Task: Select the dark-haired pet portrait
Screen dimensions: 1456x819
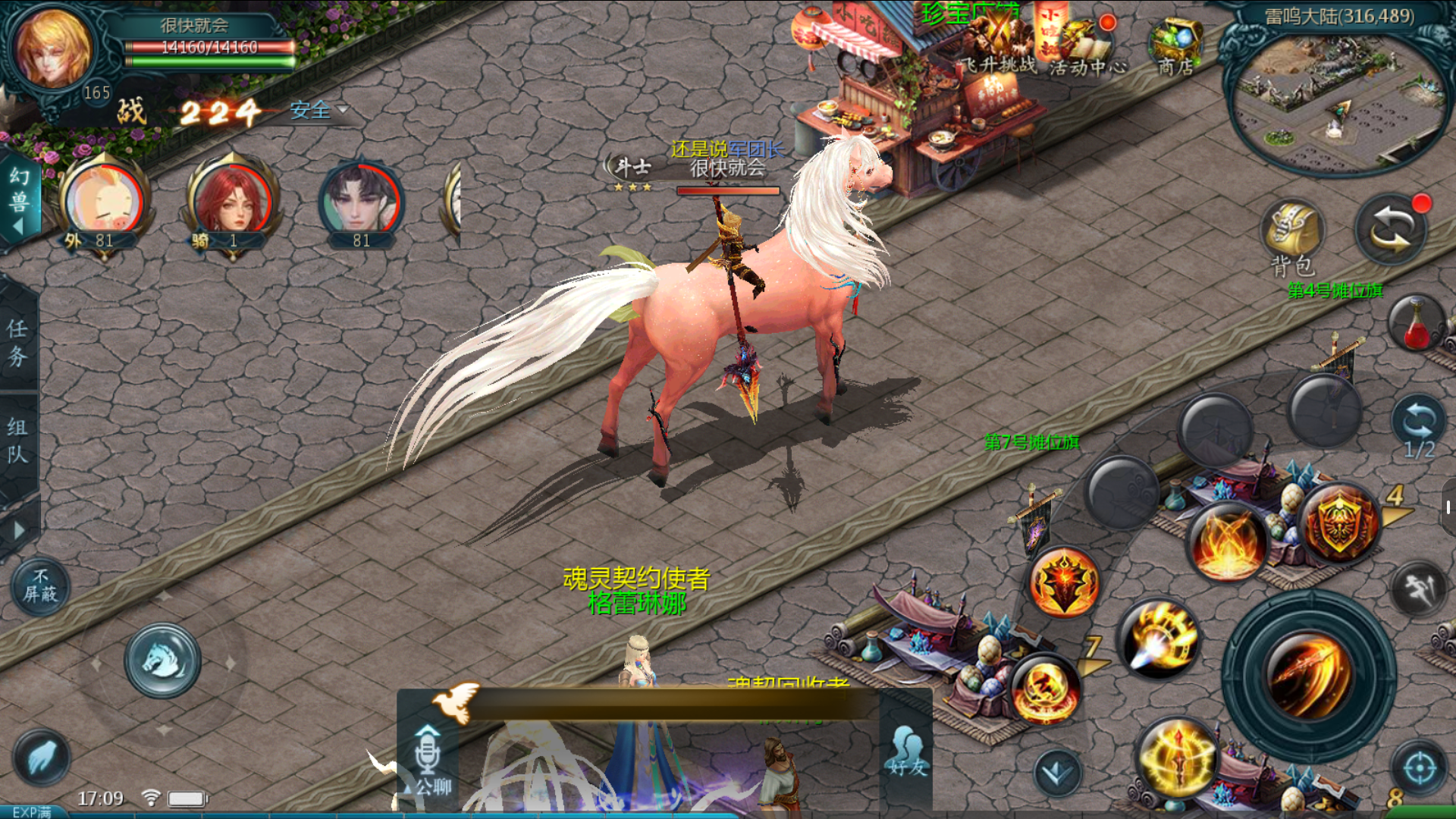Action: tap(362, 201)
